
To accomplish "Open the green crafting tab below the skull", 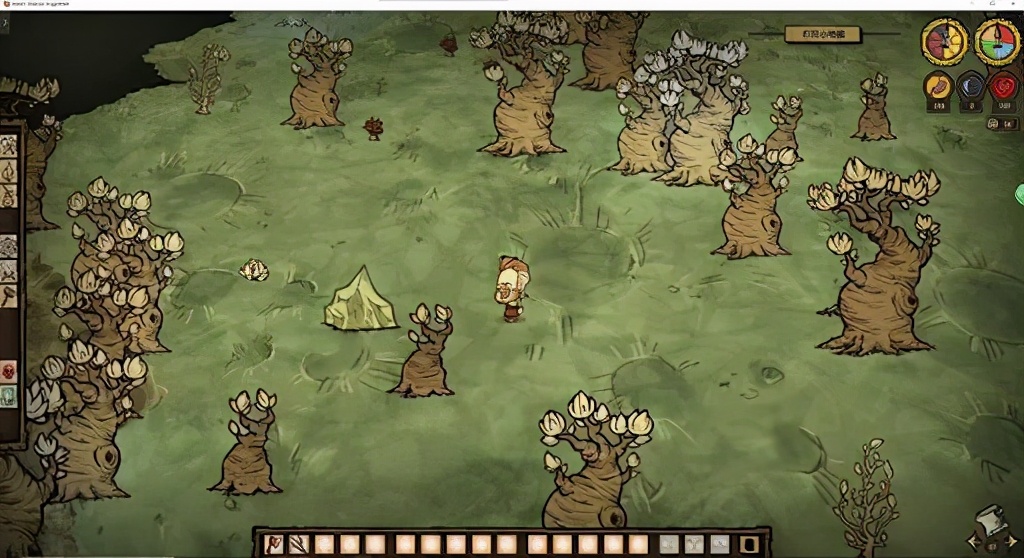I will click(9, 397).
